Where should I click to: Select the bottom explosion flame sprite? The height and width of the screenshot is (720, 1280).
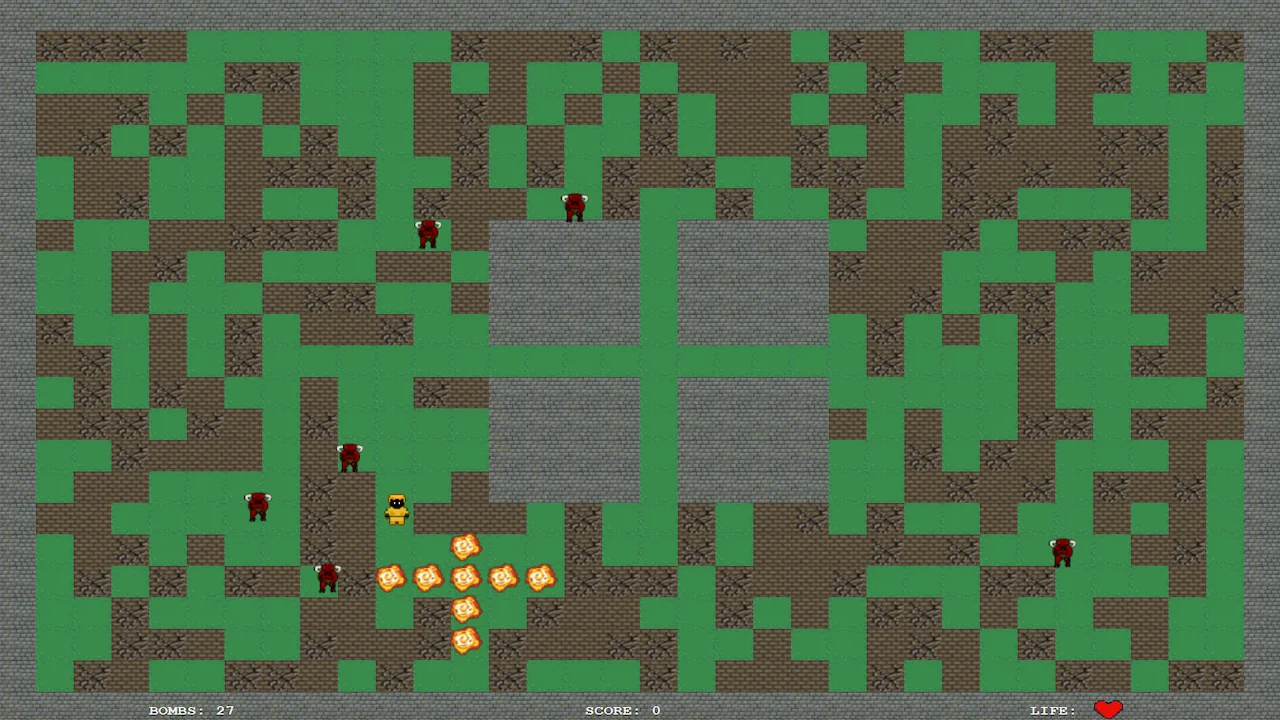(x=466, y=638)
